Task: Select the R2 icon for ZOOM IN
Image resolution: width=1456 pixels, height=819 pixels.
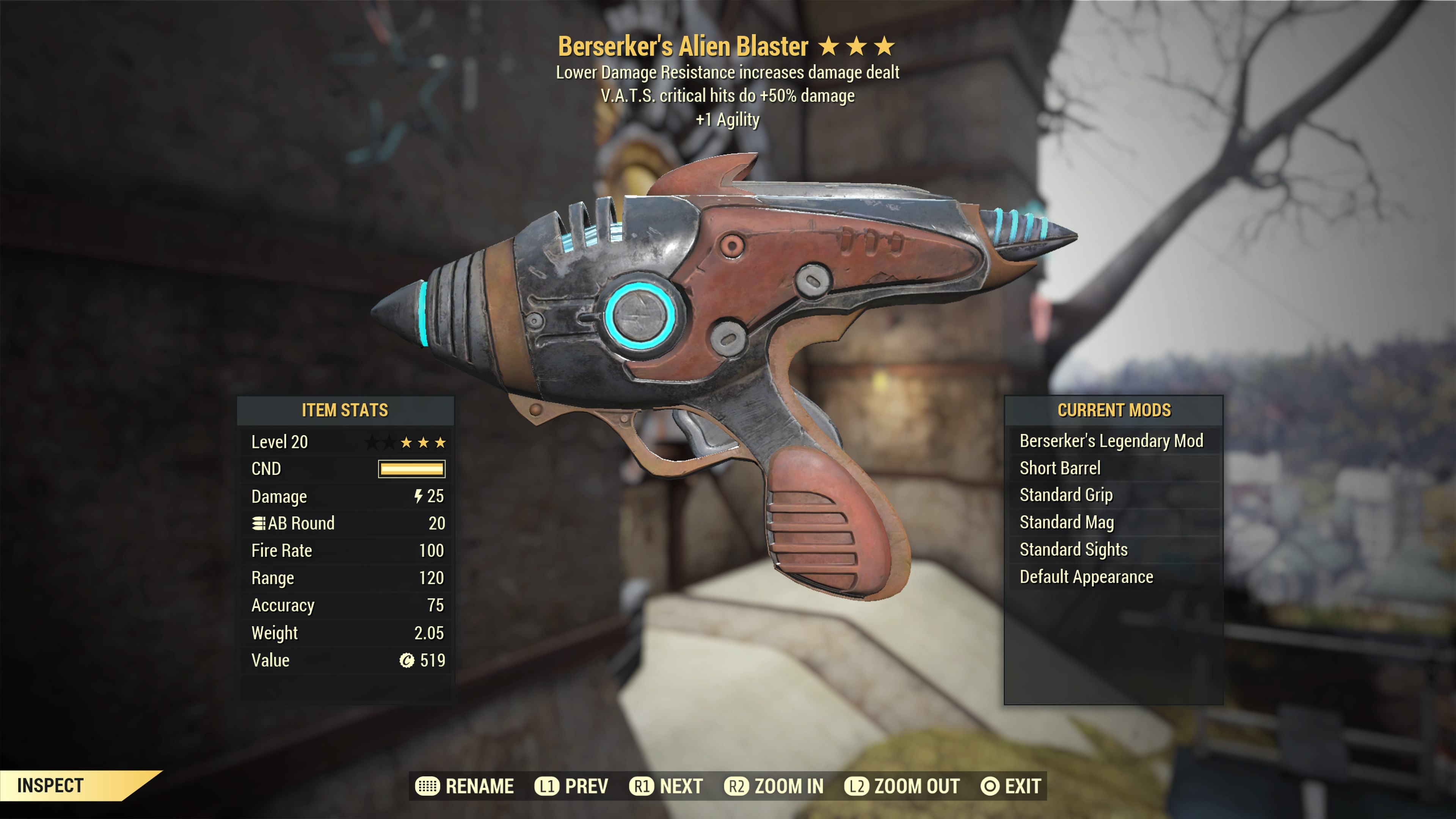Action: tap(738, 786)
